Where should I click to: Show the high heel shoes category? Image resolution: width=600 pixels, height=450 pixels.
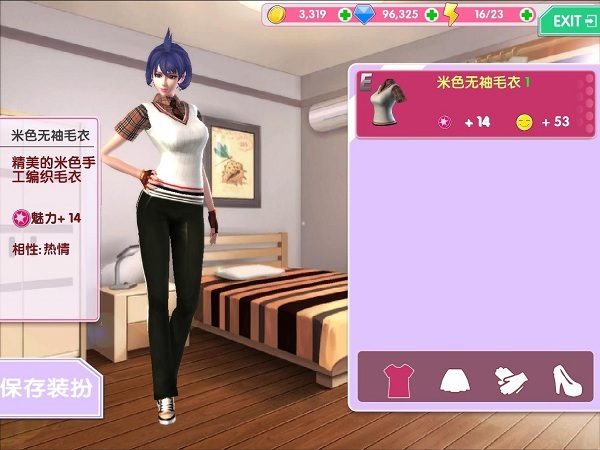coord(567,379)
